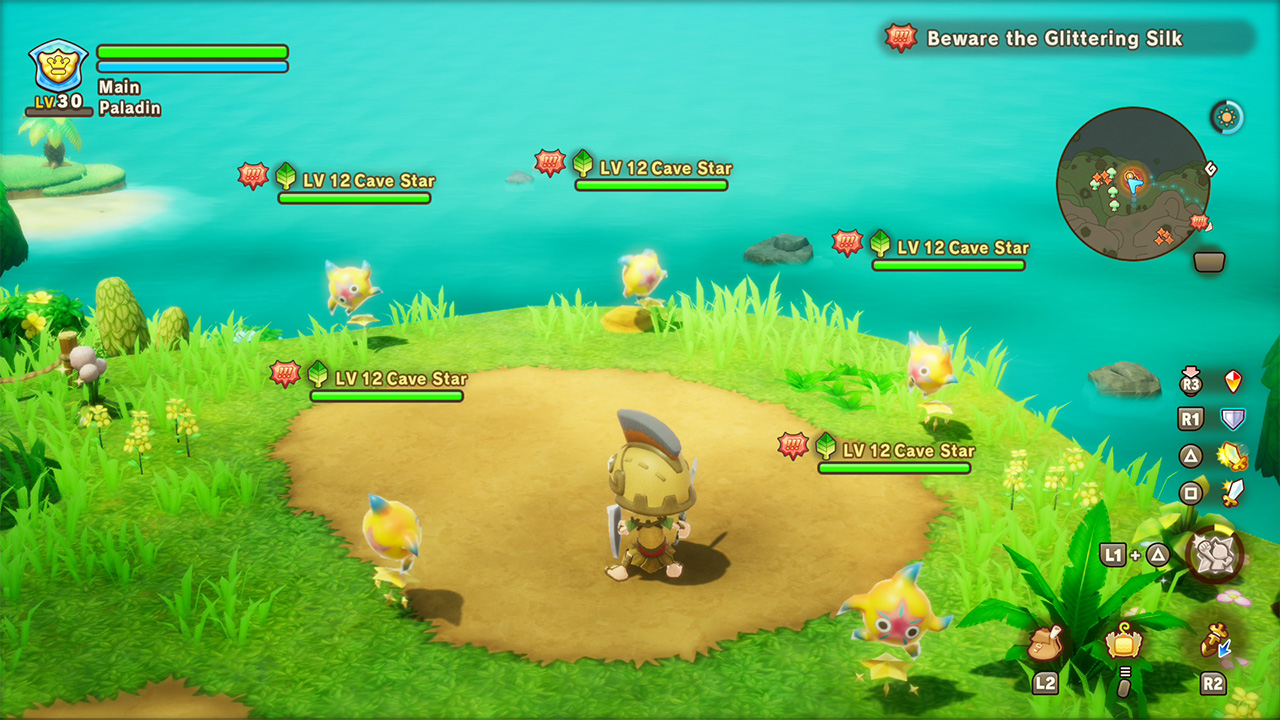Click the brown tab under the minimap
This screenshot has width=1280, height=720.
1209,262
